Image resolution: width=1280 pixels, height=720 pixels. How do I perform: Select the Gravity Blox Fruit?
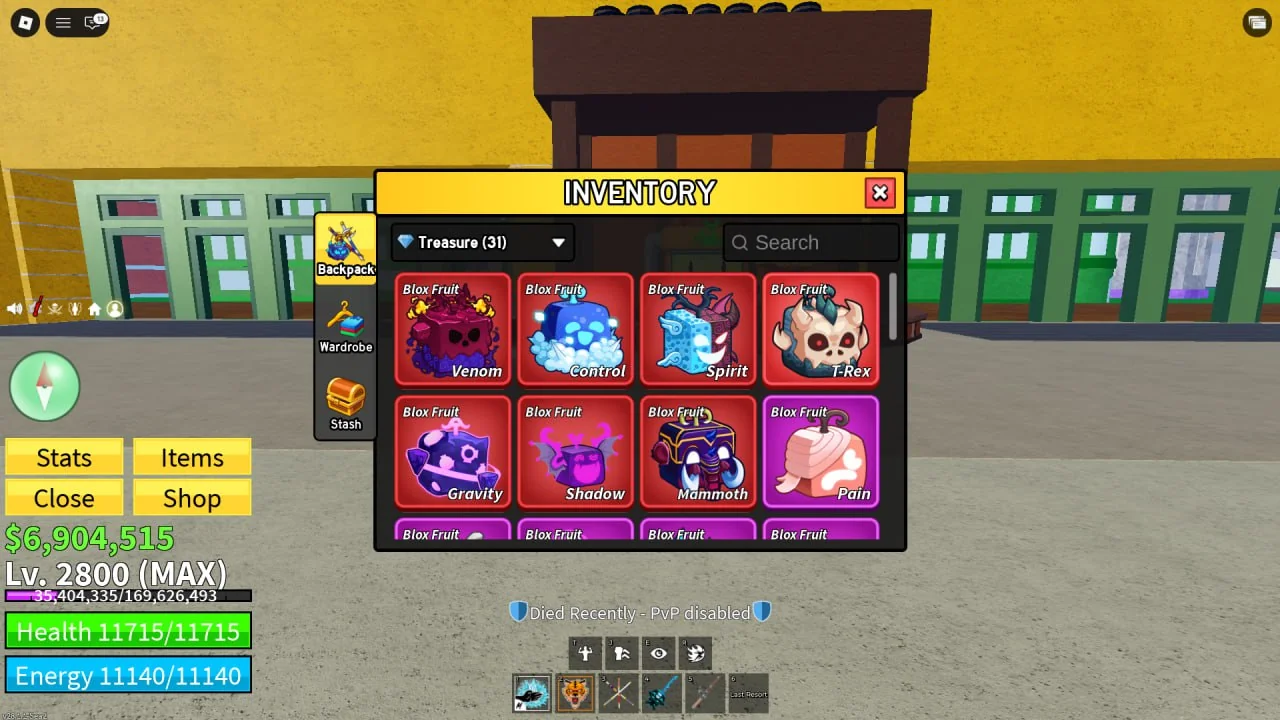(453, 452)
